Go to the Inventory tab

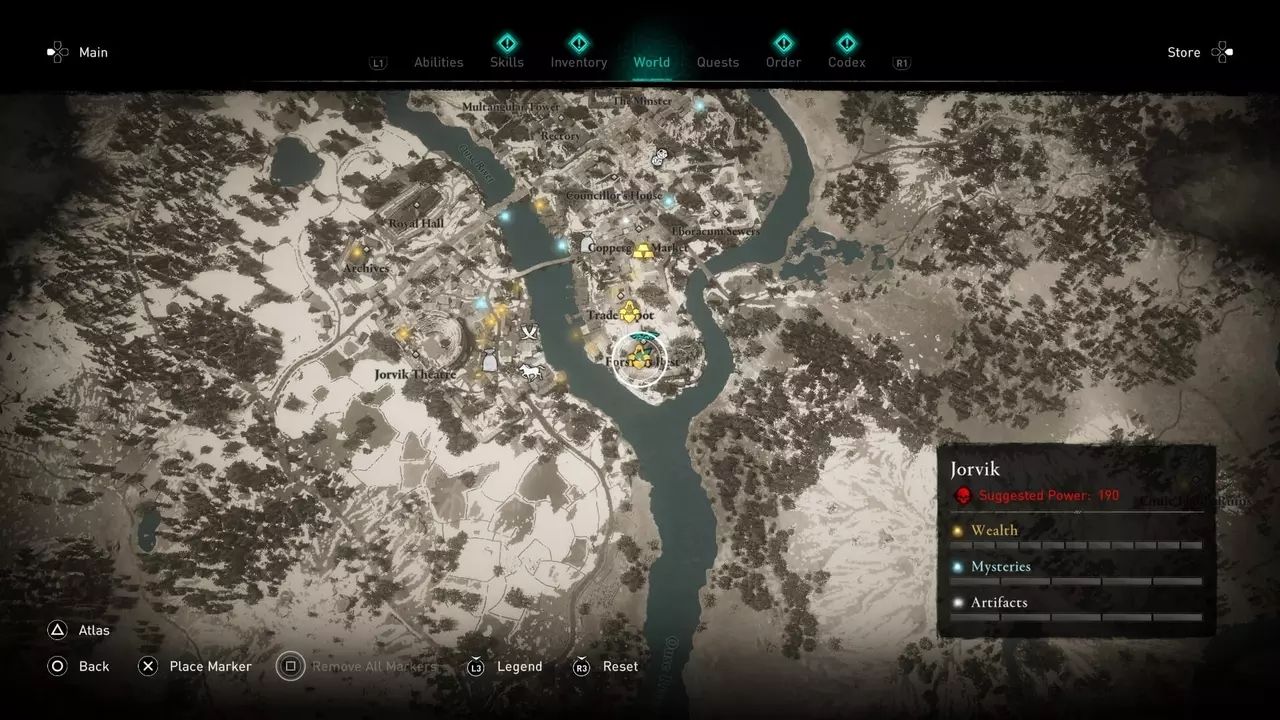tap(578, 62)
